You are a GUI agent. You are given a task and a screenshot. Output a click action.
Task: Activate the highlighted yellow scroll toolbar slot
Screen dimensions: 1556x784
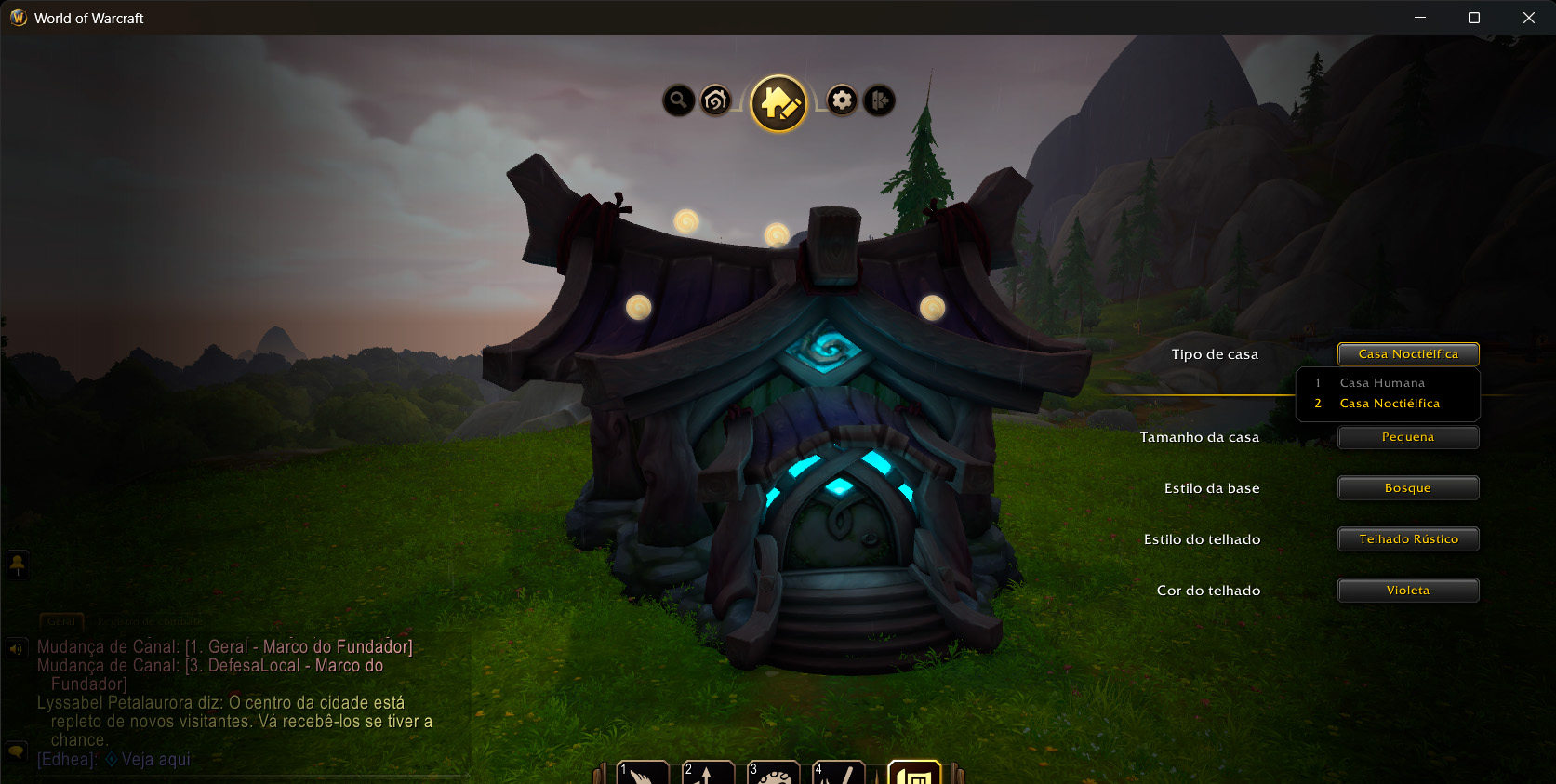click(915, 774)
